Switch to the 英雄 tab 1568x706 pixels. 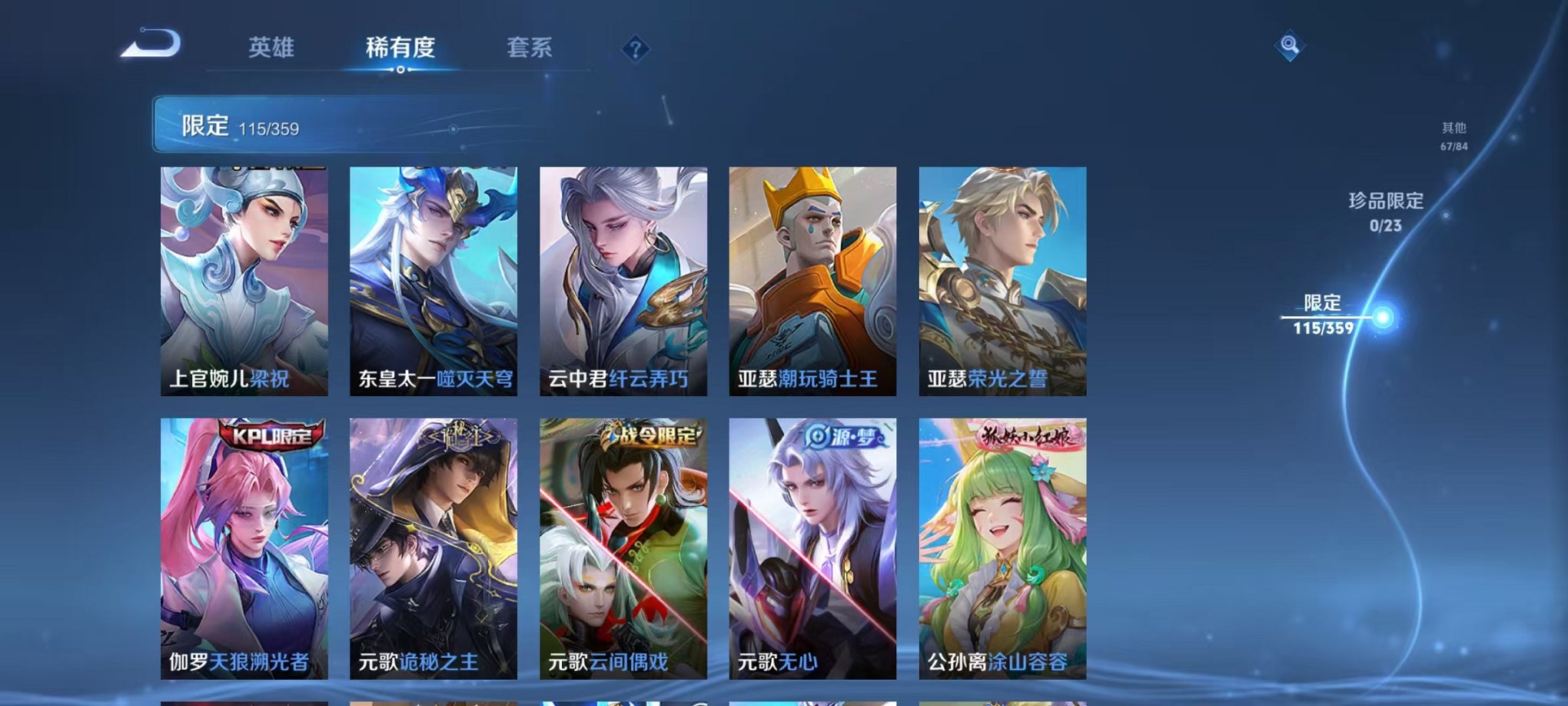pos(274,48)
